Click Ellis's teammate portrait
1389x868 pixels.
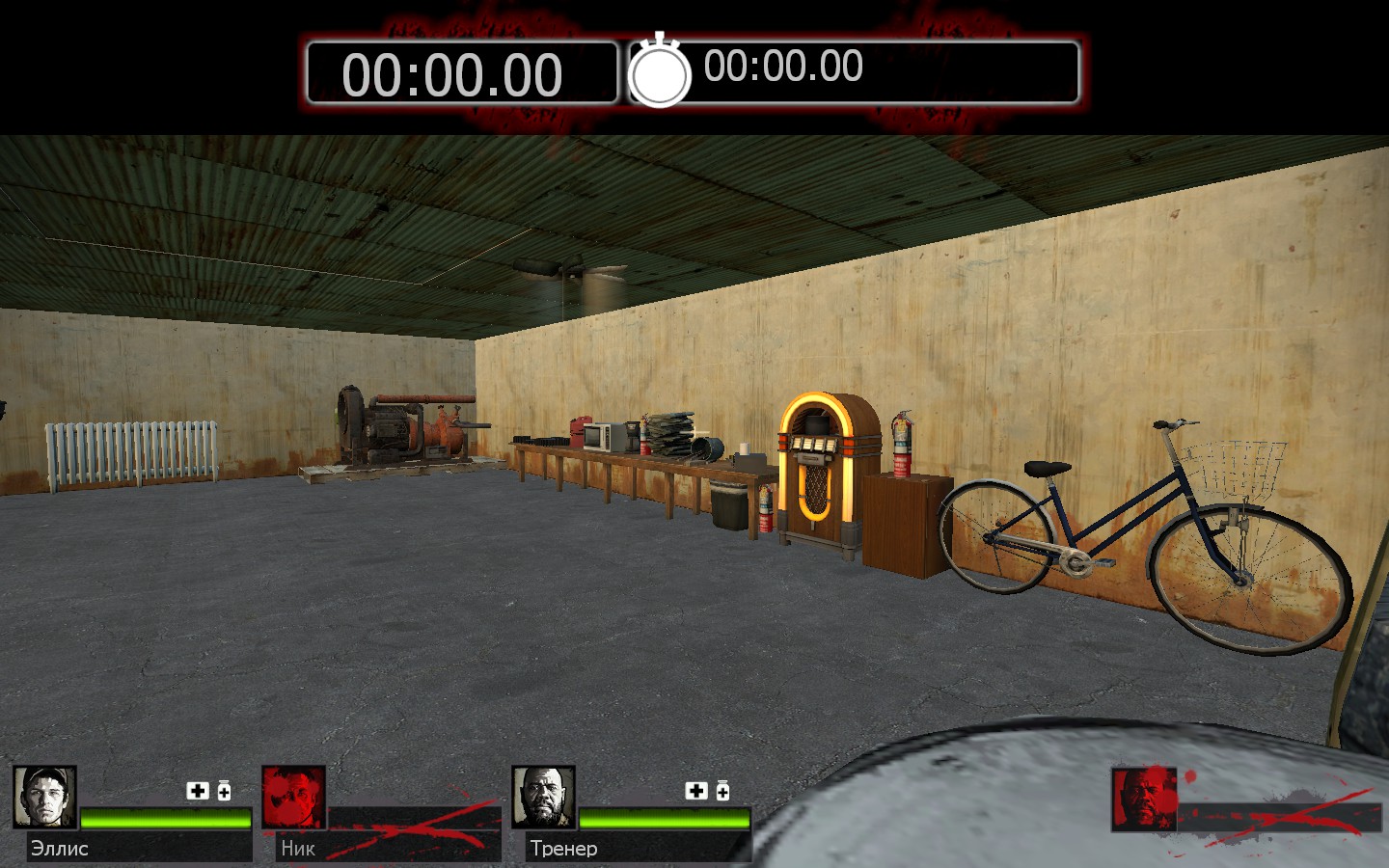coord(44,798)
